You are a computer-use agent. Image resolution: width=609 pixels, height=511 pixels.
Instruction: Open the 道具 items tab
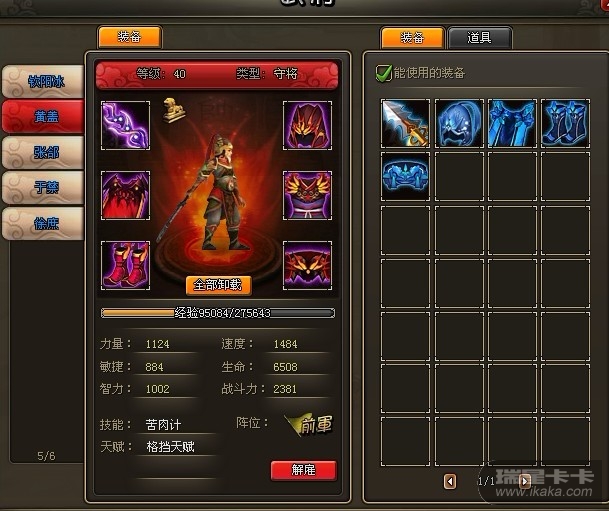tap(479, 38)
